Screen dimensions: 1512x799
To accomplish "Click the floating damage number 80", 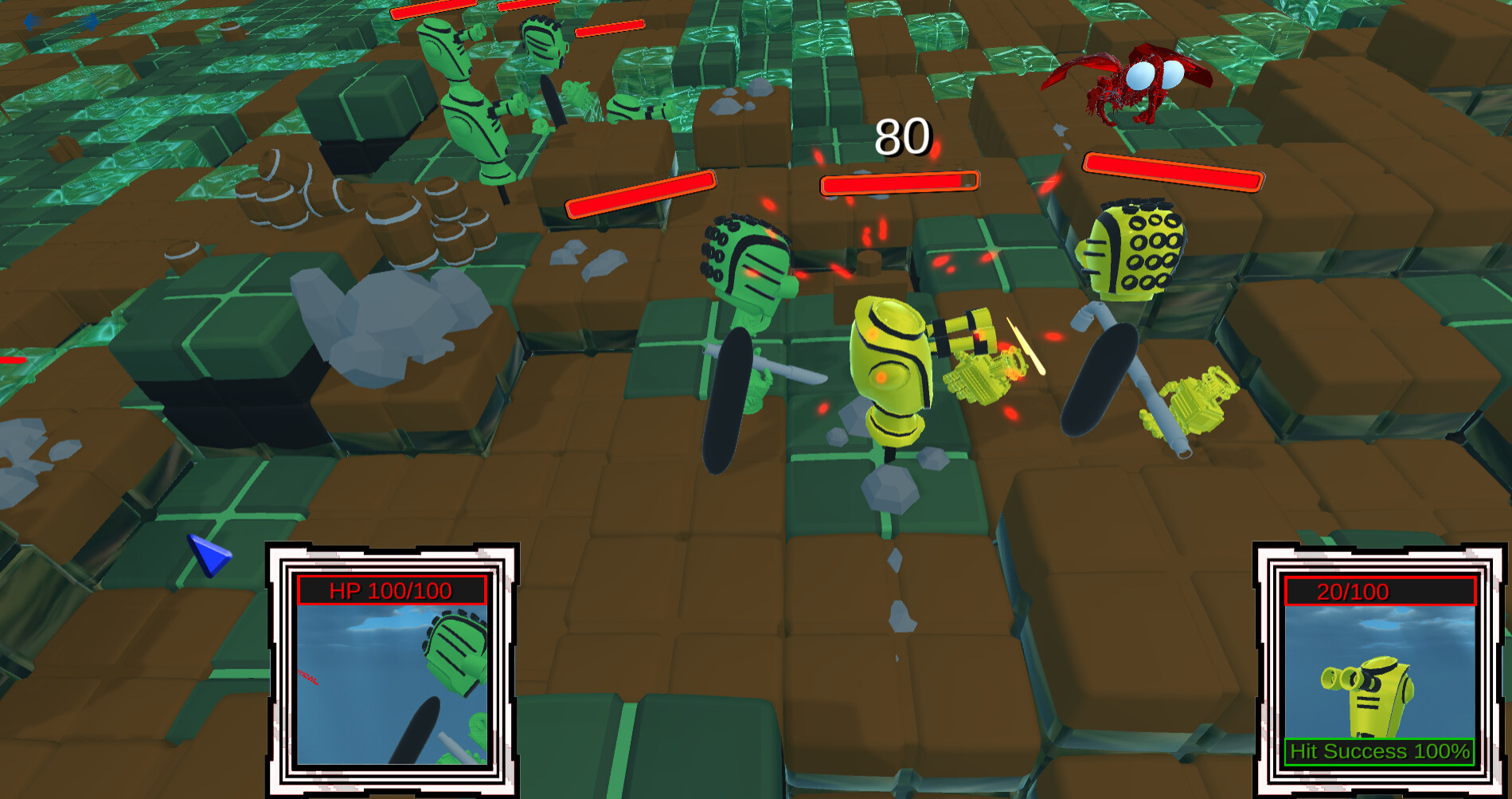I will pos(903,138).
